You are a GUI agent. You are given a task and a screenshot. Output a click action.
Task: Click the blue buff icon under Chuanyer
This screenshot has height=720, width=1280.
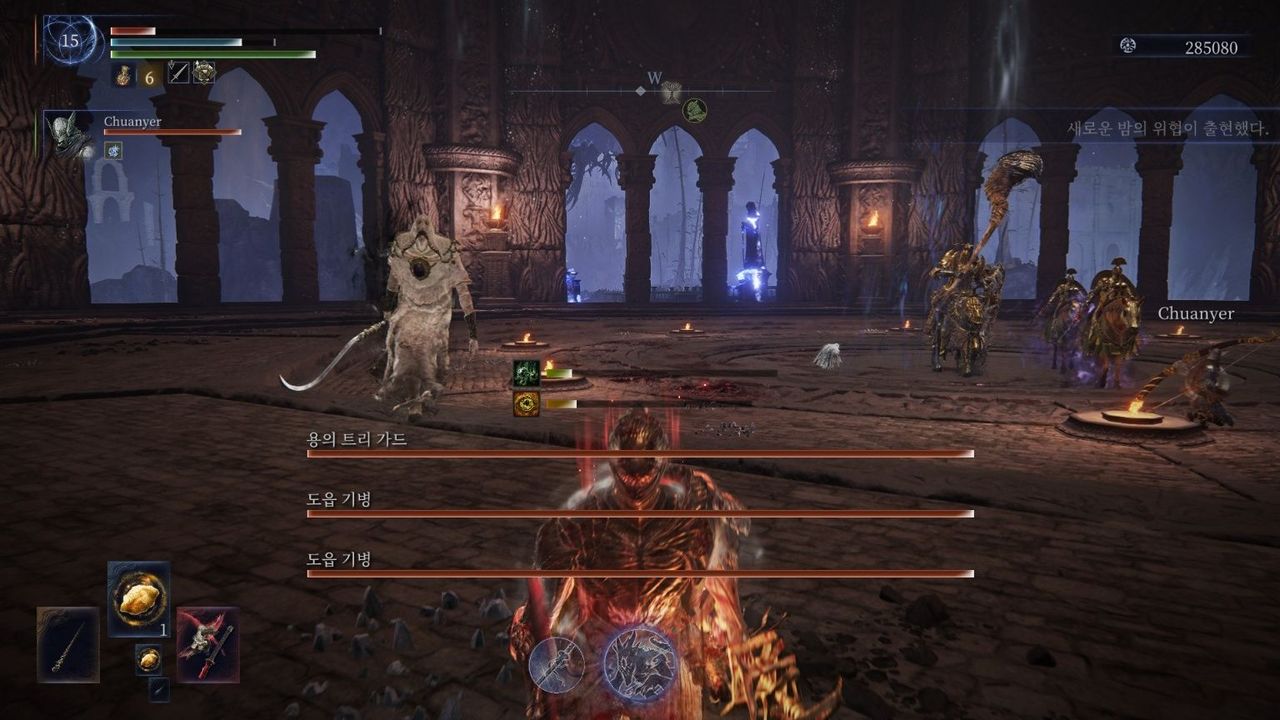click(113, 150)
